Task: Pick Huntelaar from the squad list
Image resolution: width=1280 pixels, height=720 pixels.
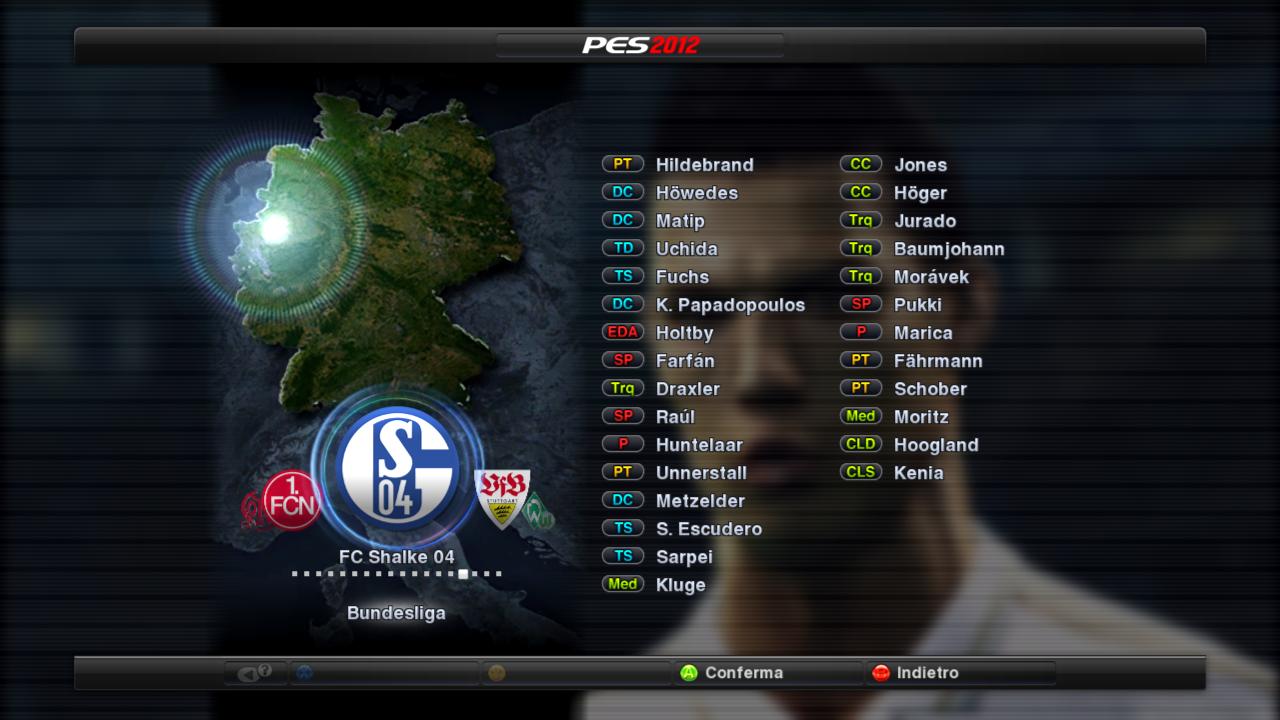Action: pyautogui.click(x=699, y=445)
